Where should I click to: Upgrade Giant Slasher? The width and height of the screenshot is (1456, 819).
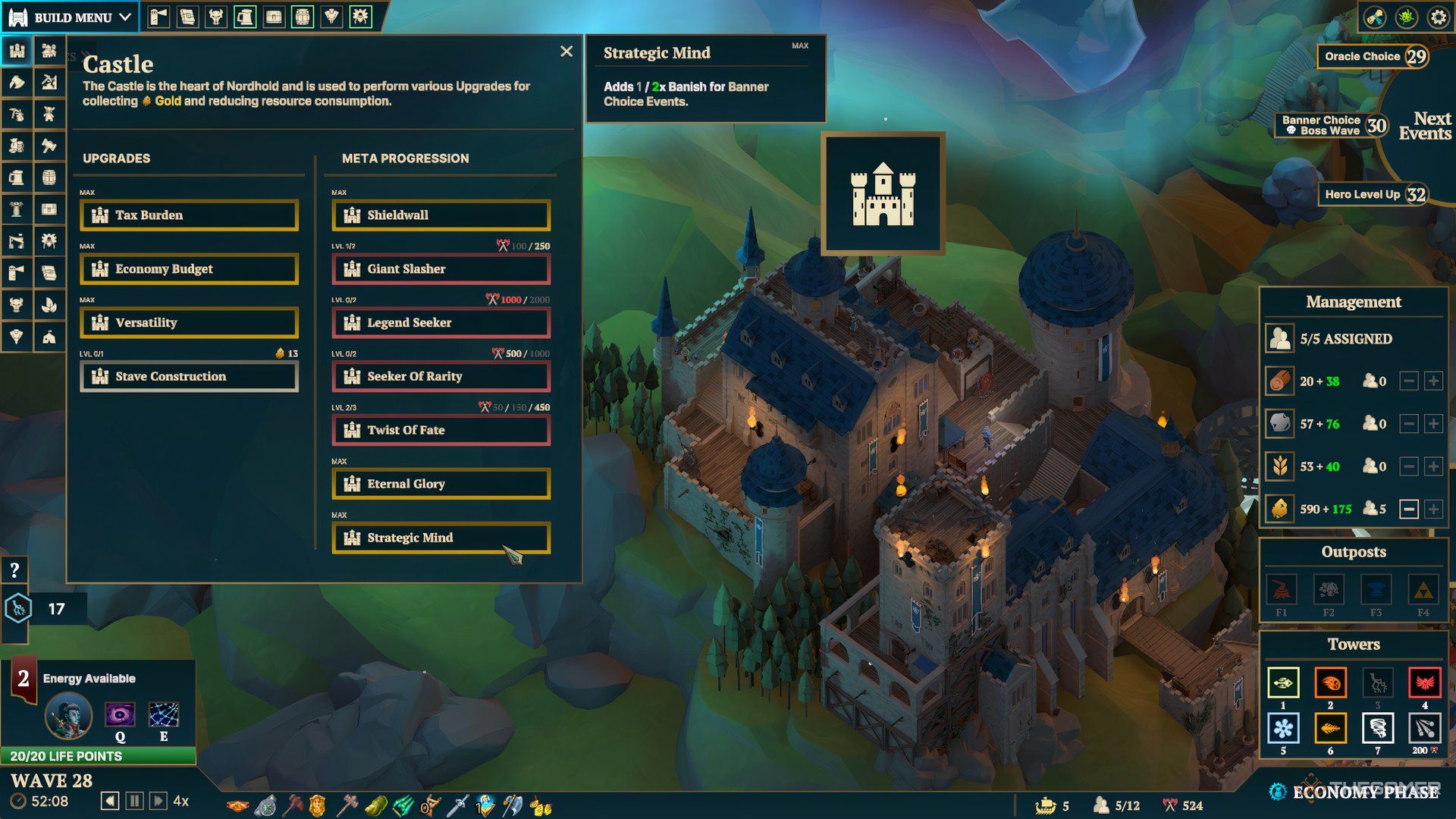tap(441, 269)
